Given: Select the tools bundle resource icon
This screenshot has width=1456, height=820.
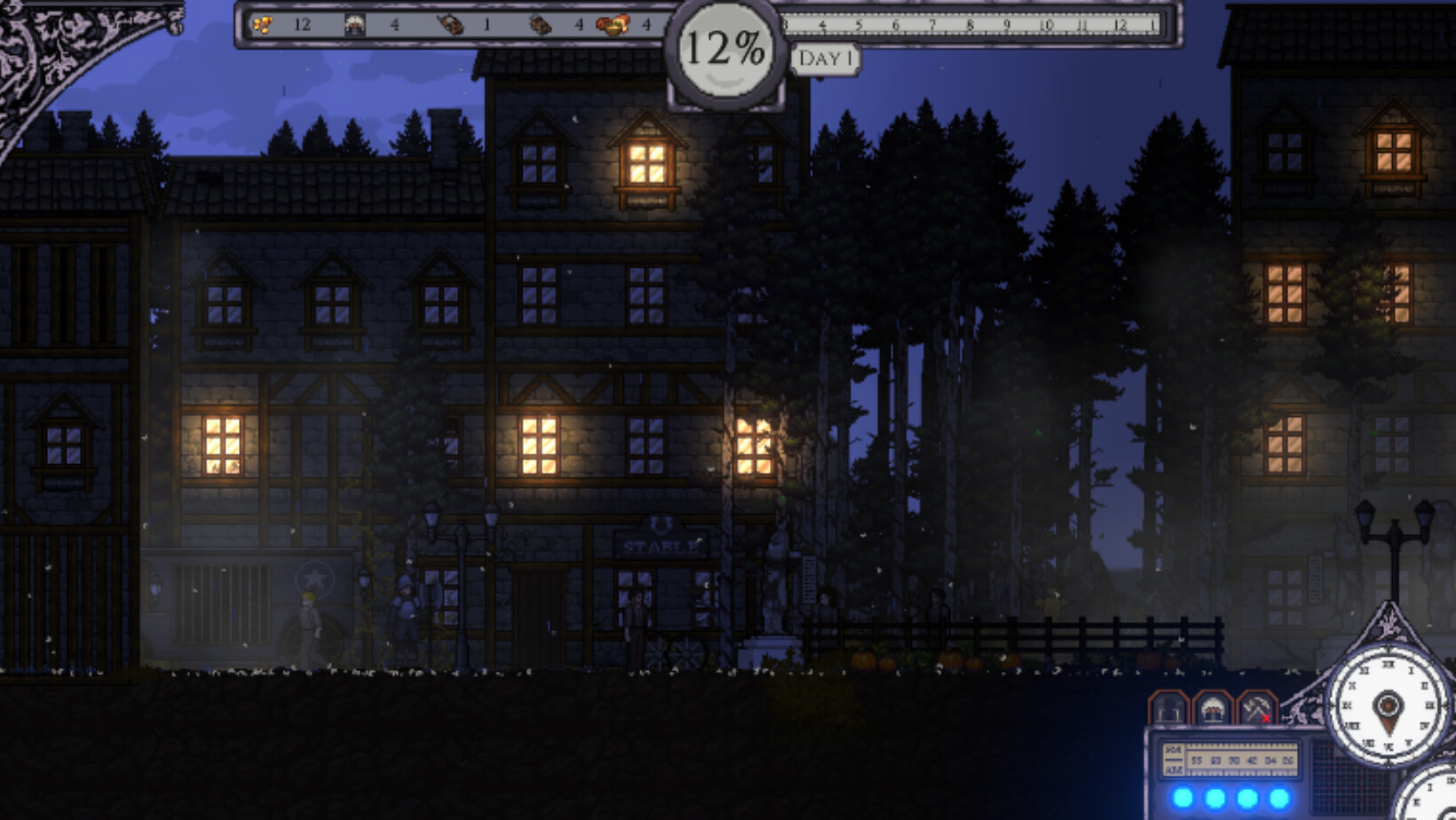Looking at the screenshot, I should coord(451,24).
